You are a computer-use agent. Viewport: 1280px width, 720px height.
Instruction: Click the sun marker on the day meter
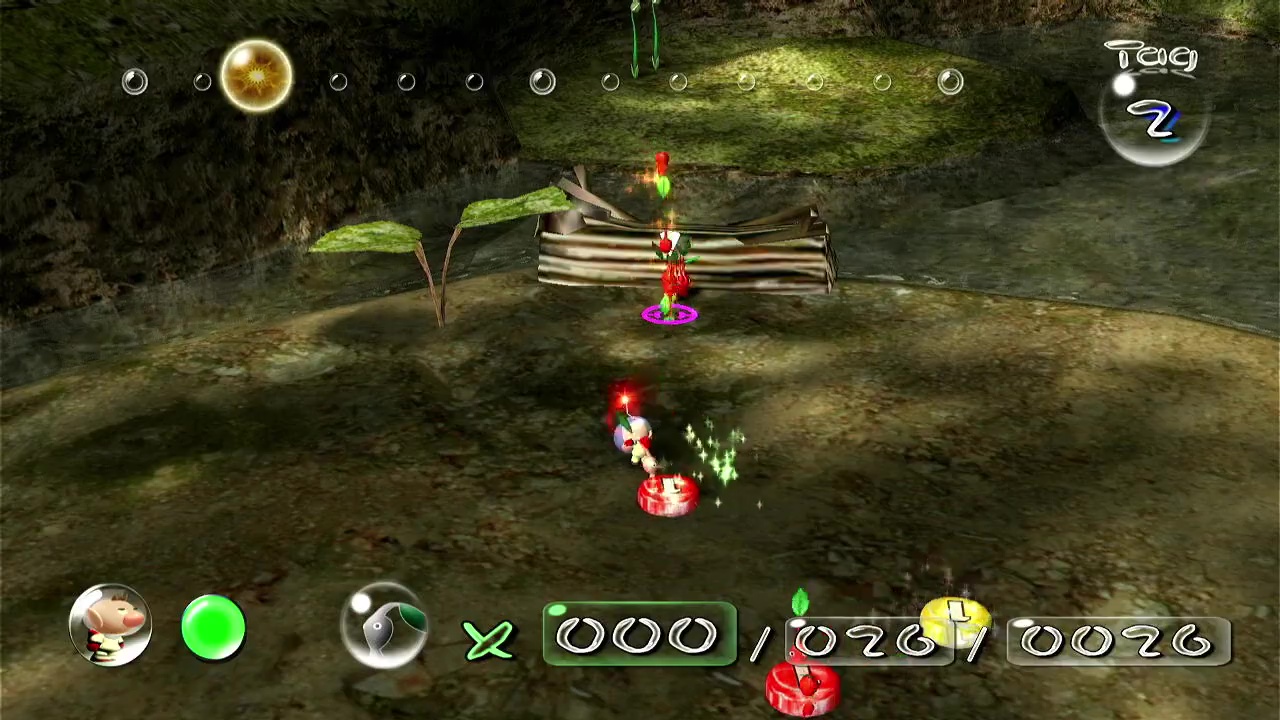point(256,76)
